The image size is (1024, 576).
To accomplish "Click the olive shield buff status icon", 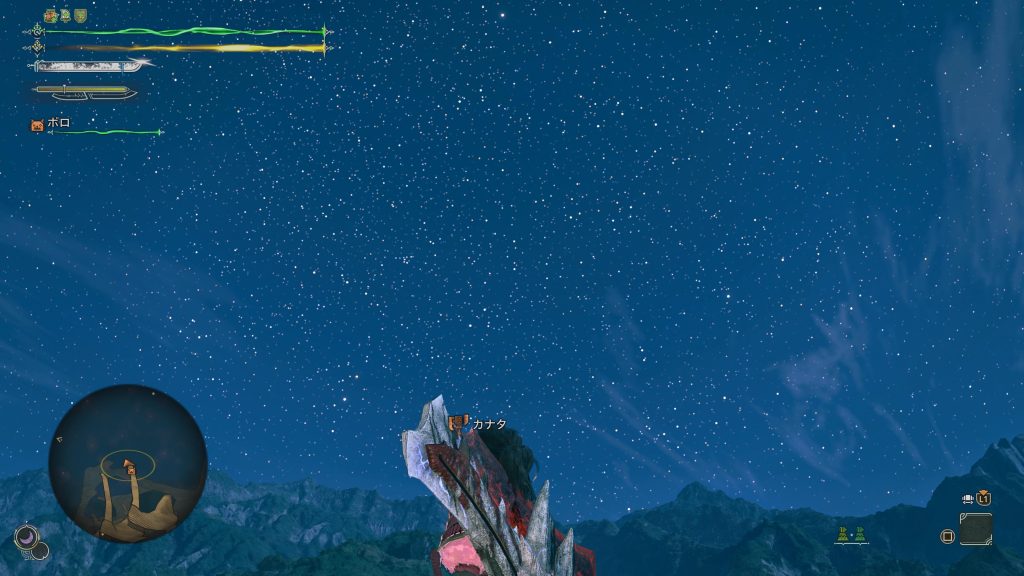I will (80, 16).
